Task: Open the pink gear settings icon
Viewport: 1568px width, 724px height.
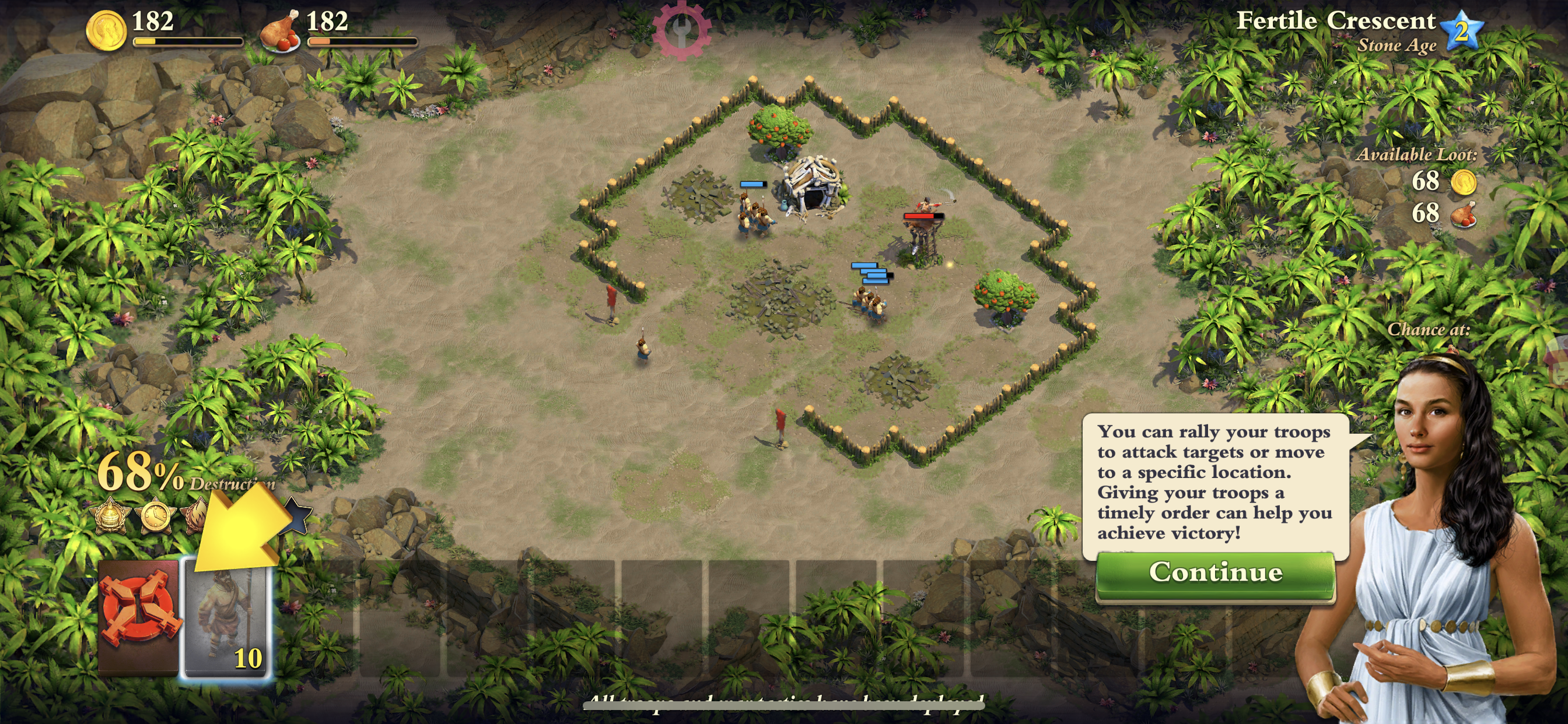Action: (x=680, y=29)
